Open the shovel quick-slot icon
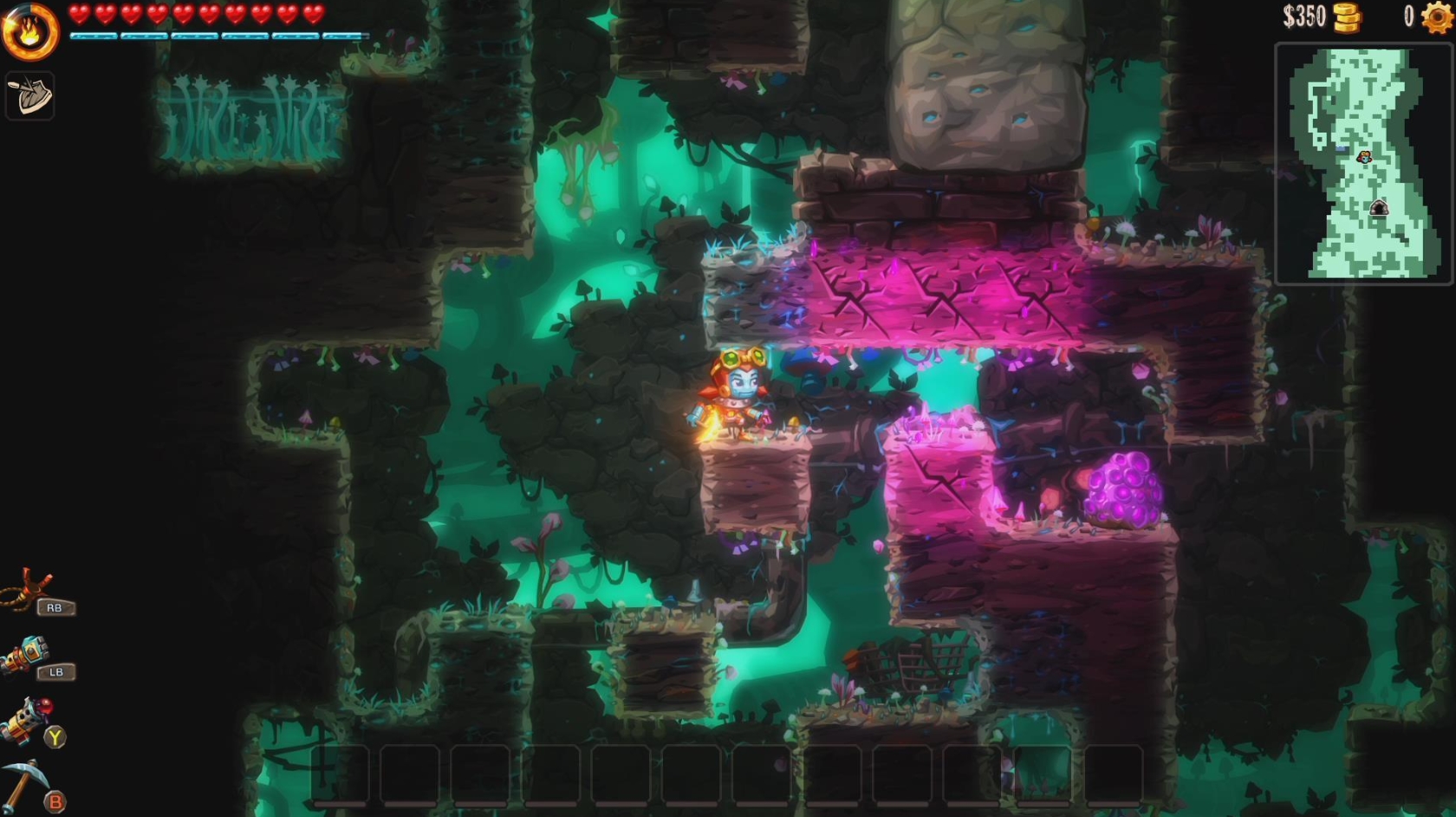This screenshot has height=817, width=1456. [29, 95]
